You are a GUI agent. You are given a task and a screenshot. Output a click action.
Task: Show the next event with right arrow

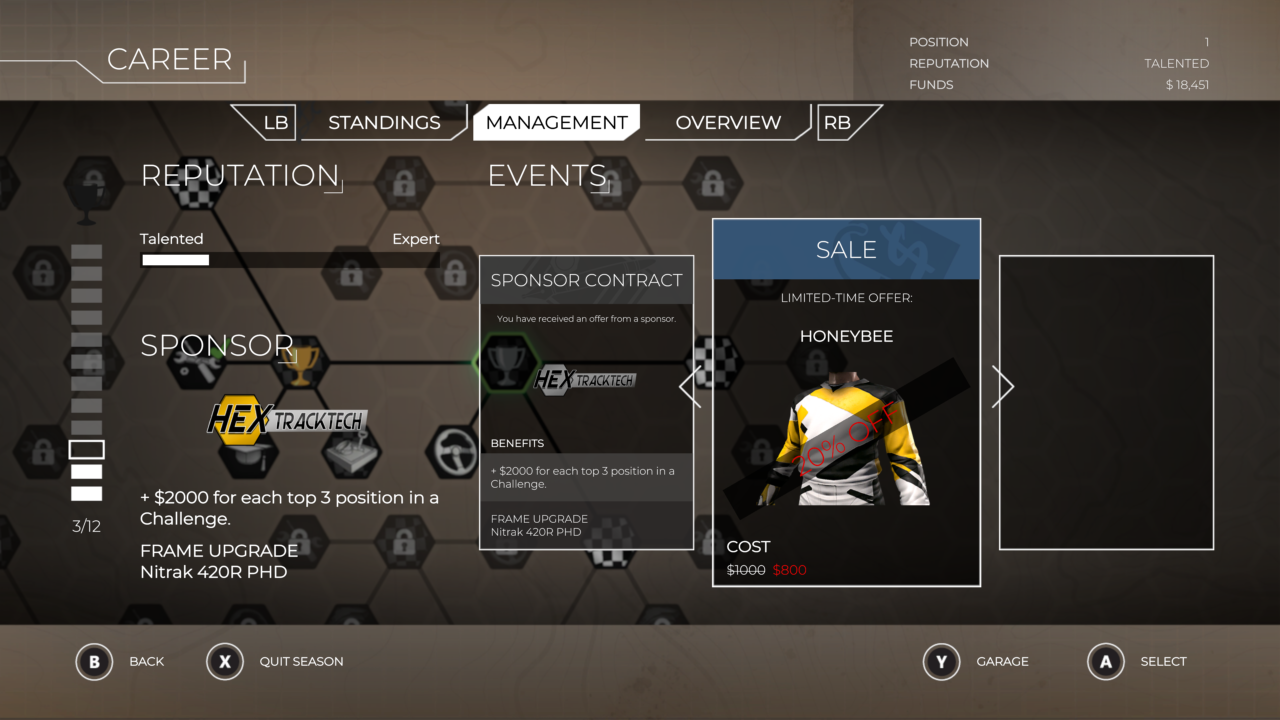(x=1002, y=386)
